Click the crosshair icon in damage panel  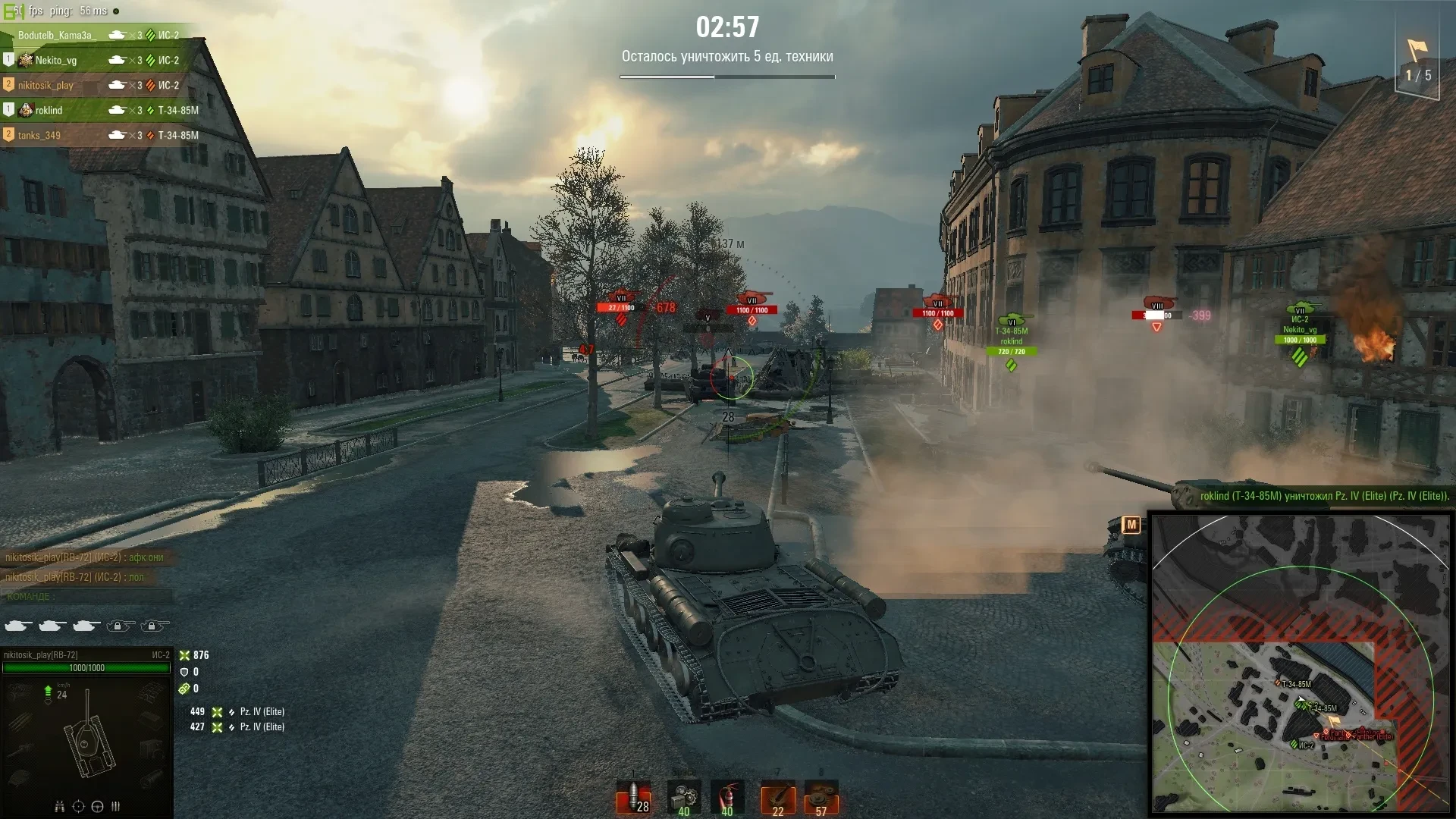78,806
